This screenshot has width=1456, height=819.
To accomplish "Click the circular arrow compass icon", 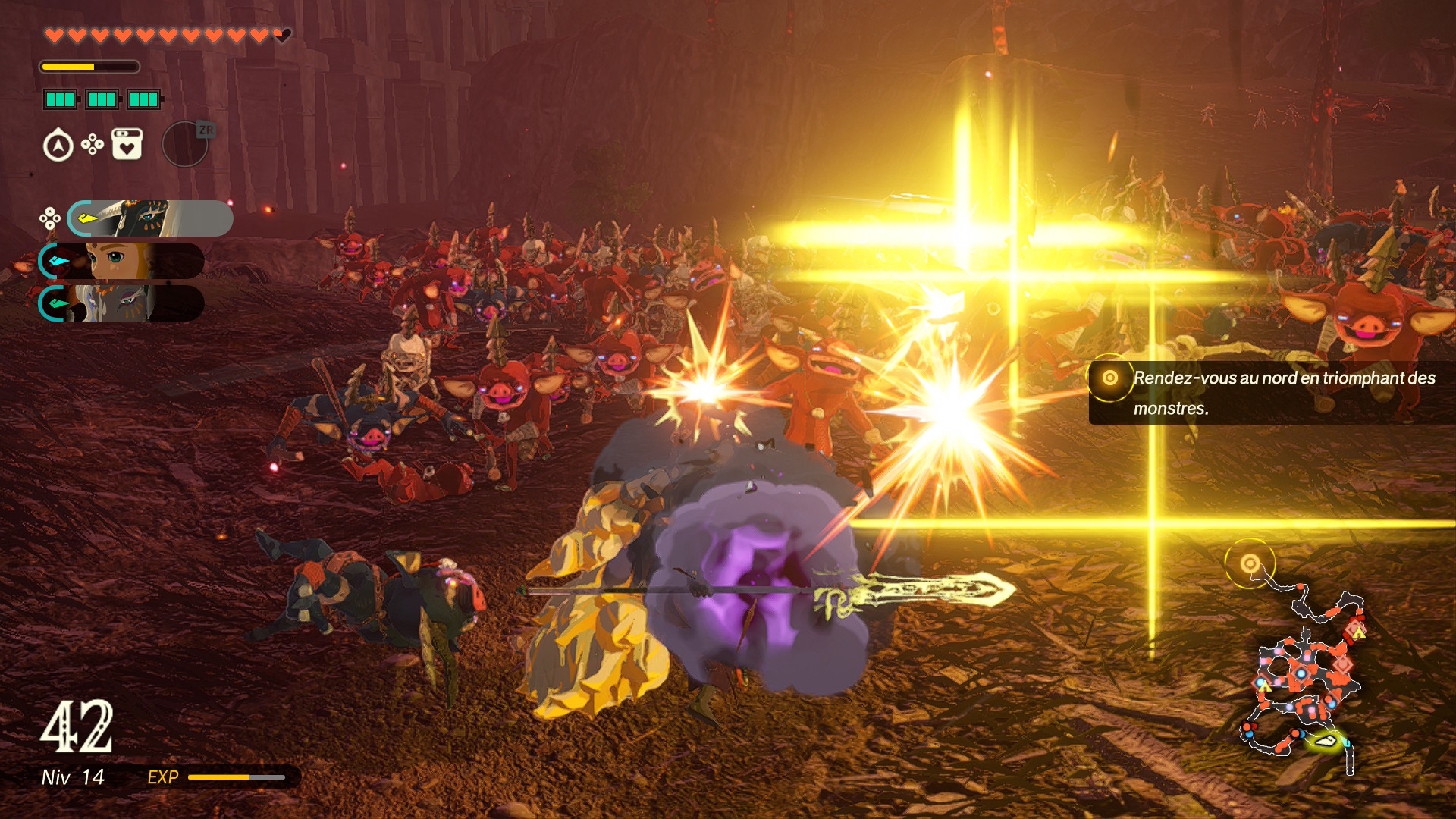I will tap(58, 145).
